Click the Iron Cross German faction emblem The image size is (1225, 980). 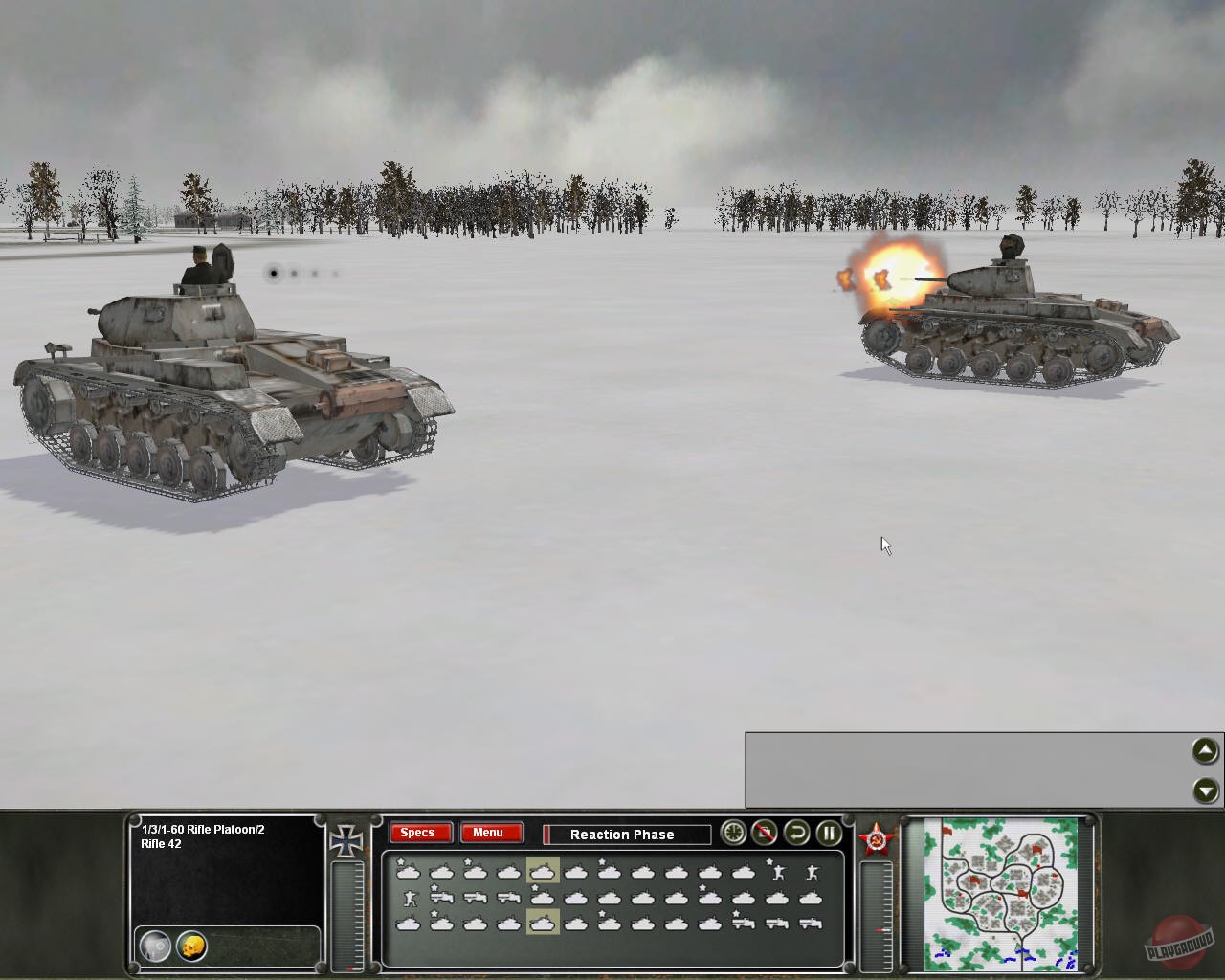346,839
